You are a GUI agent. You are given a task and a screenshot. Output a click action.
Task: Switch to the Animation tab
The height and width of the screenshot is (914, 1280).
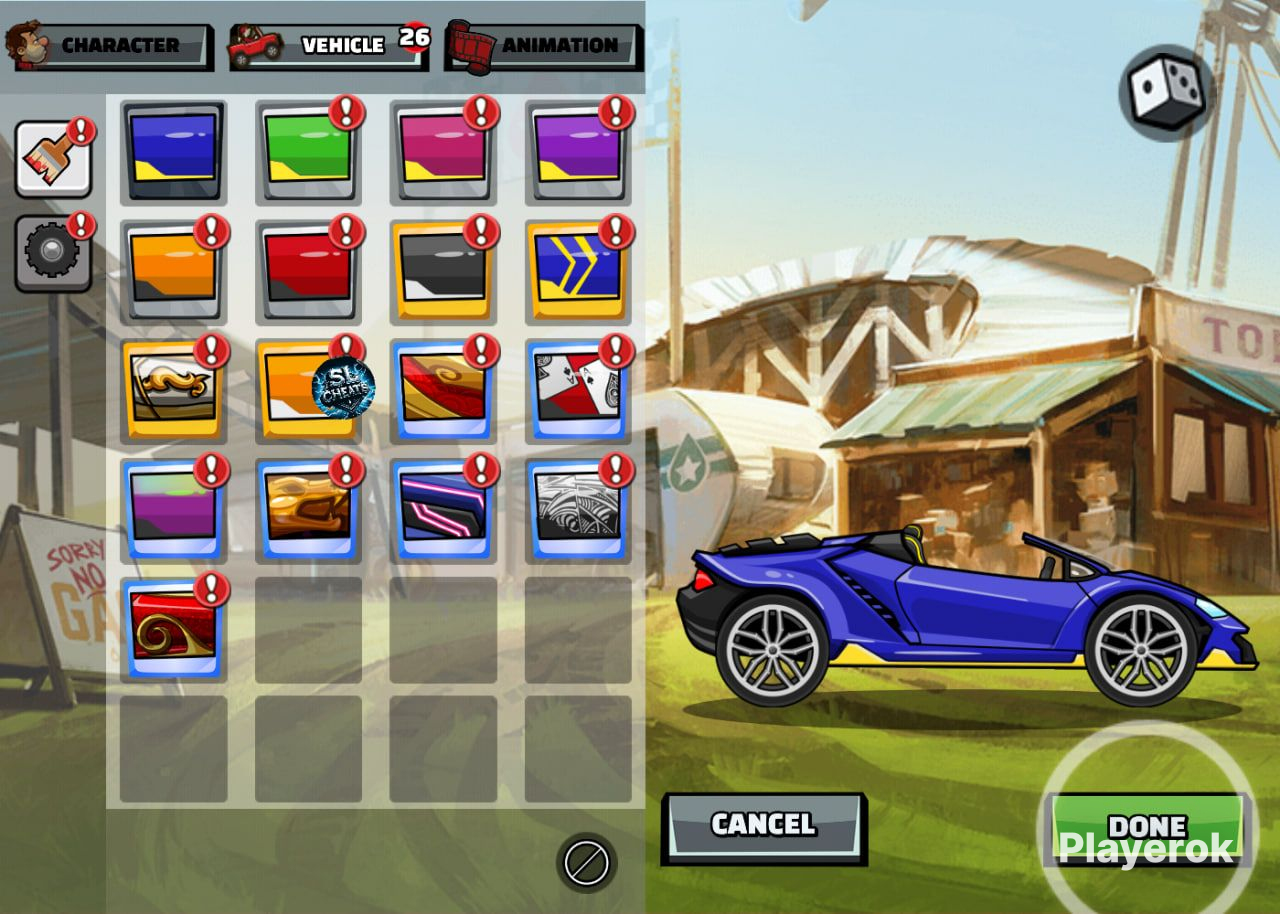[545, 46]
